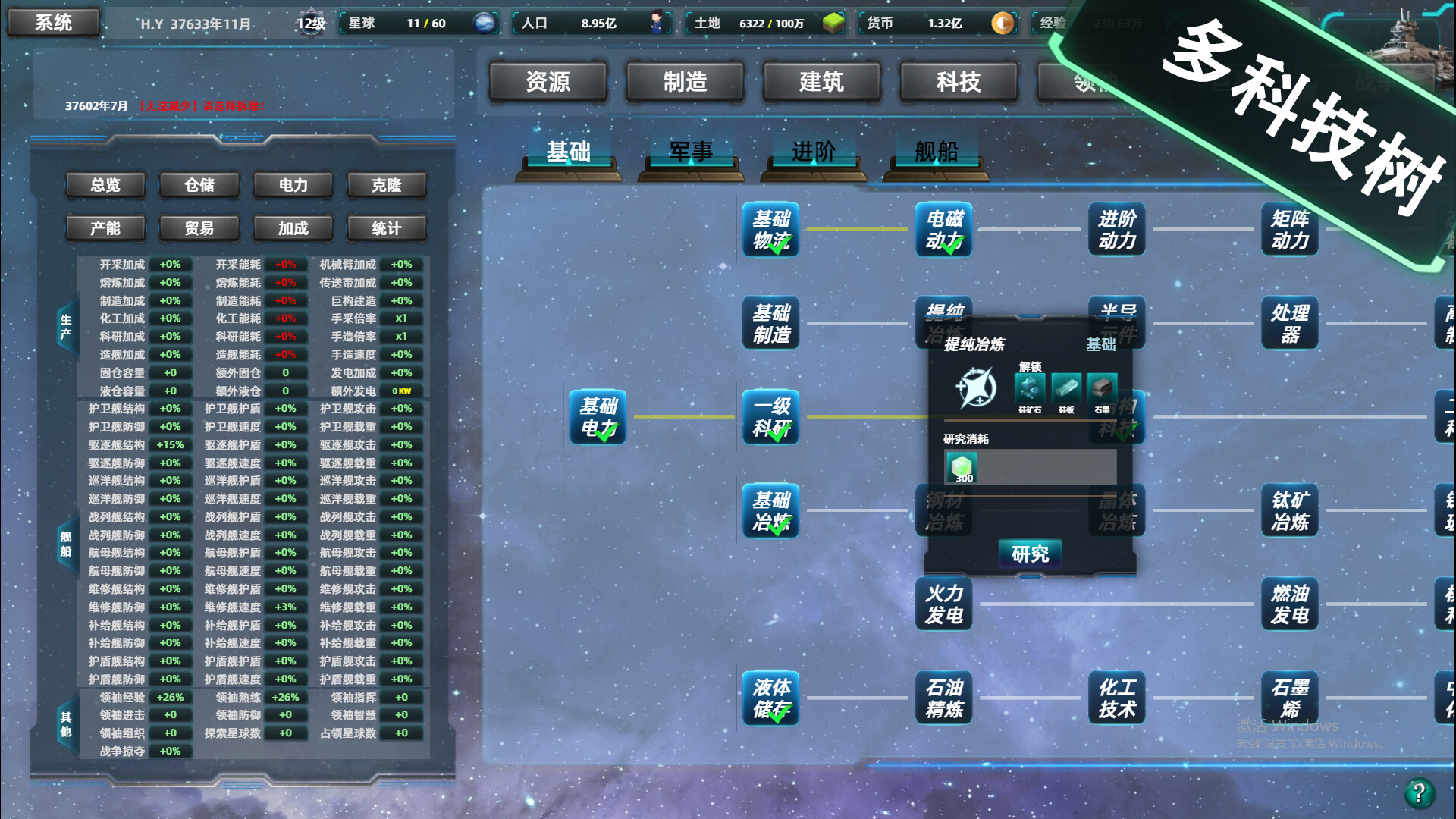Click the green land cube icon beside 土地
1456x819 pixels.
834,22
